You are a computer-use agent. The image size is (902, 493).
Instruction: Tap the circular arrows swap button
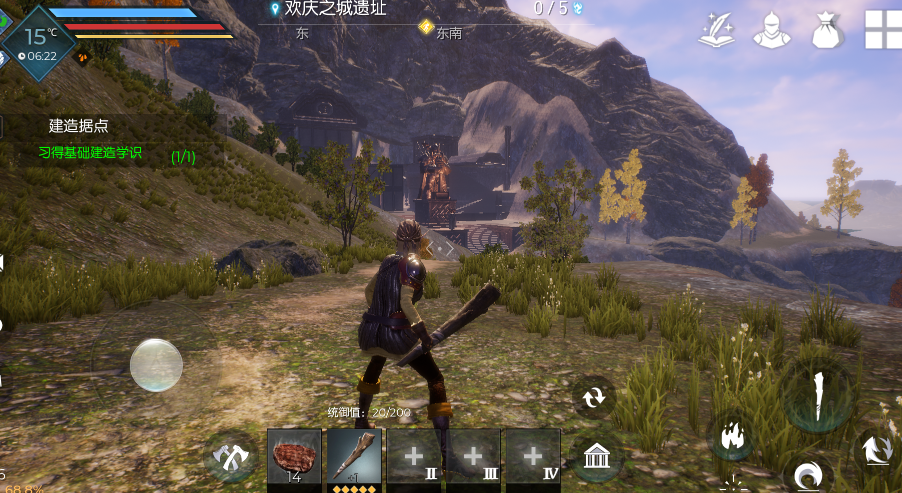coord(594,397)
